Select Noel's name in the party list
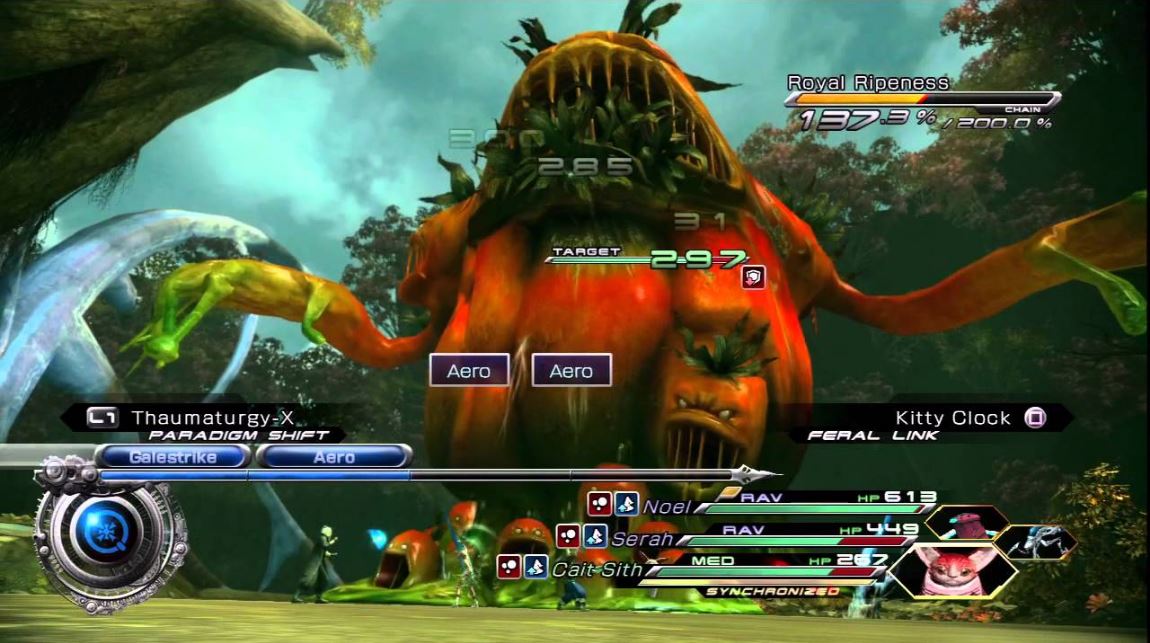 [666, 507]
